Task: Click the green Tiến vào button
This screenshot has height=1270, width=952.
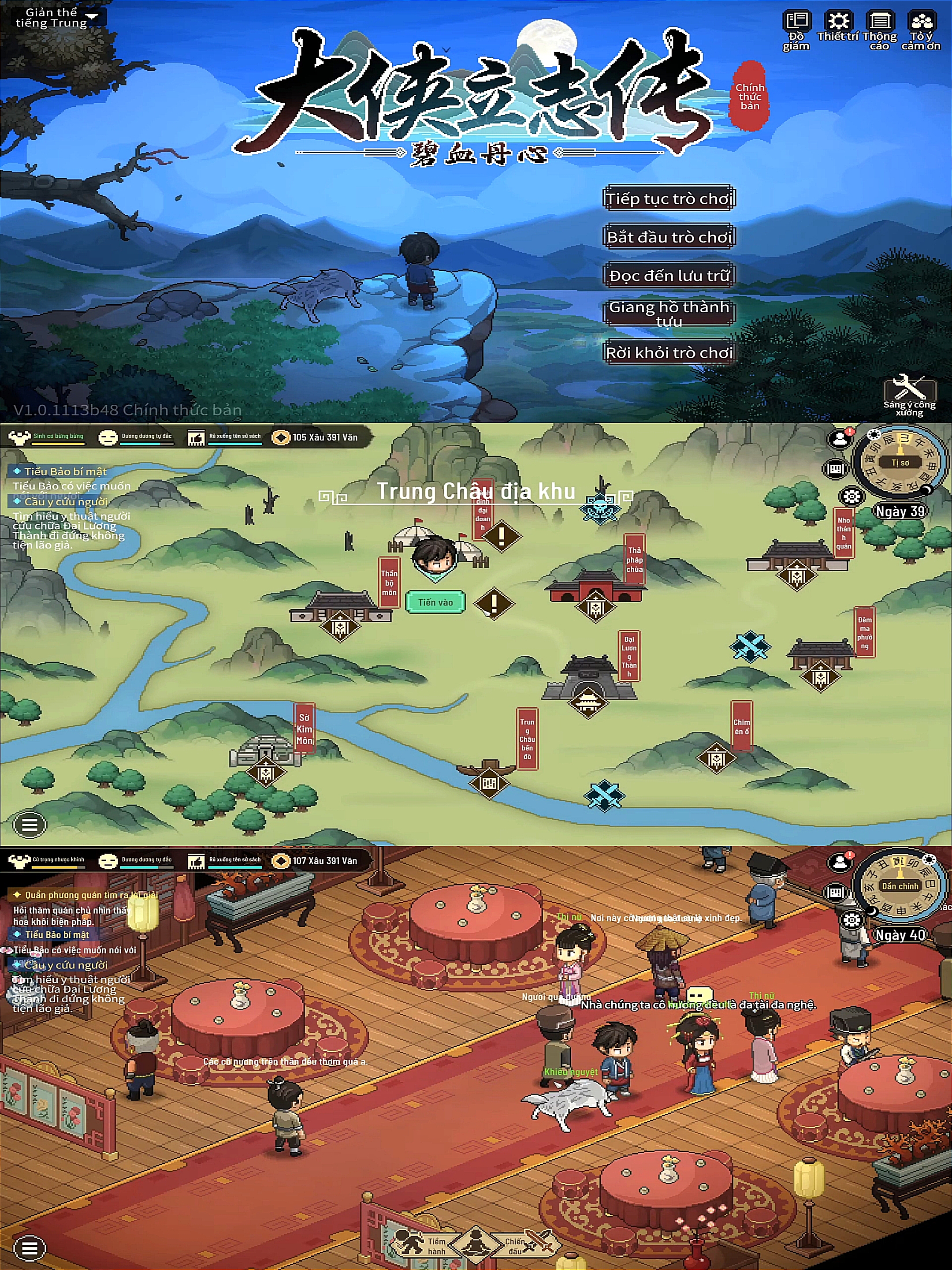Action: click(435, 602)
